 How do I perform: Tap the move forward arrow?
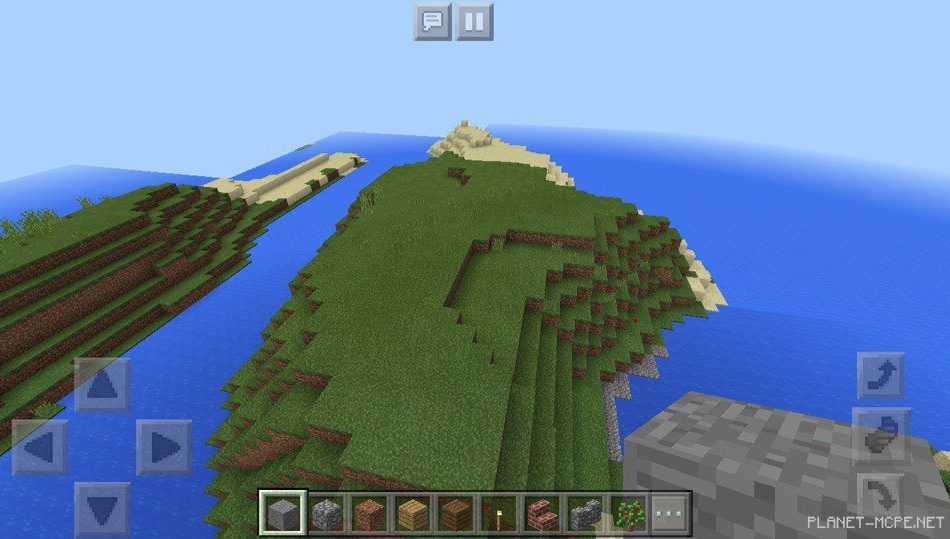click(x=102, y=385)
